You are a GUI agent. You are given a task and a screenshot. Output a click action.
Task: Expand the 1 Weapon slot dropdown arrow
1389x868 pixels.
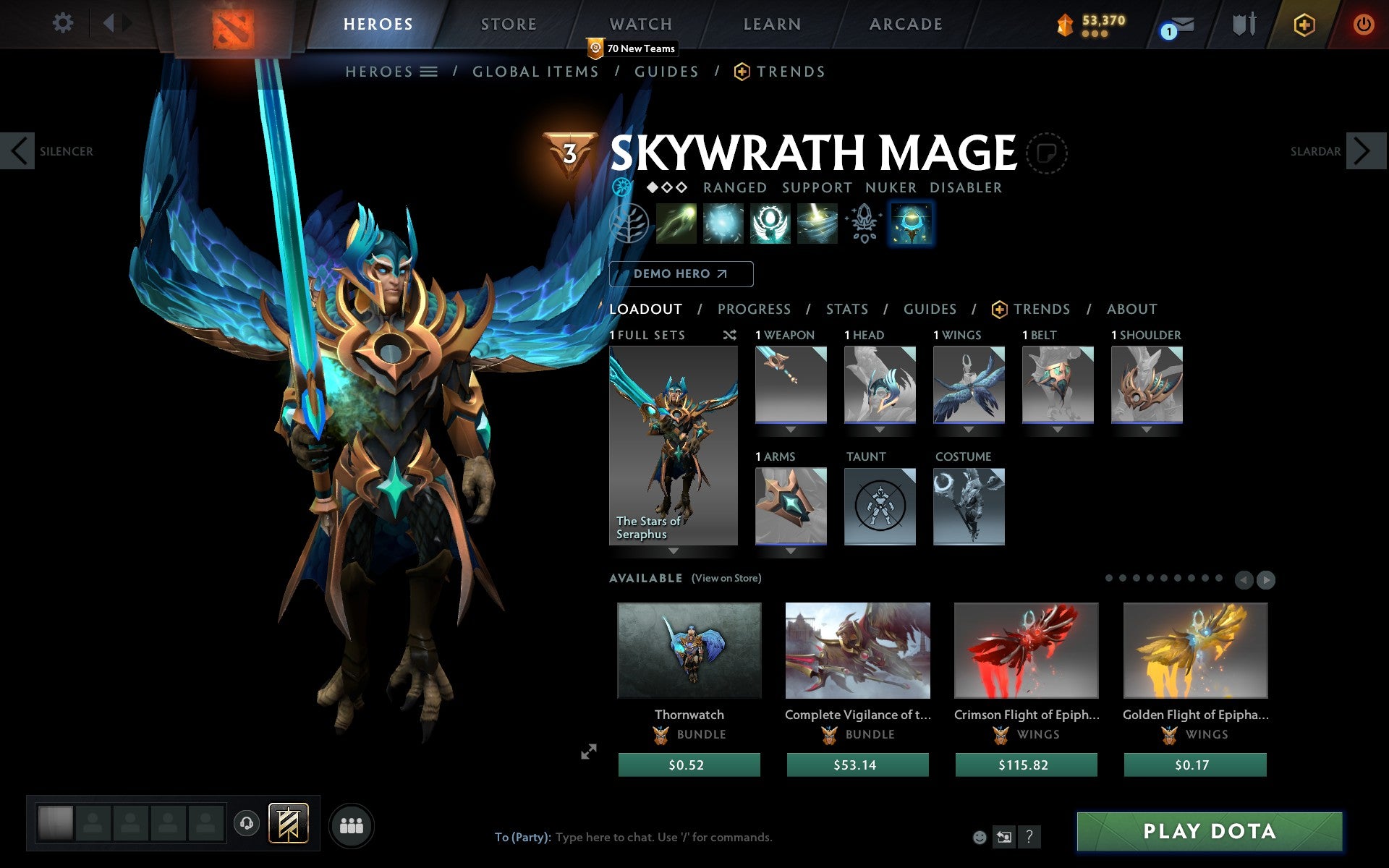tap(790, 428)
